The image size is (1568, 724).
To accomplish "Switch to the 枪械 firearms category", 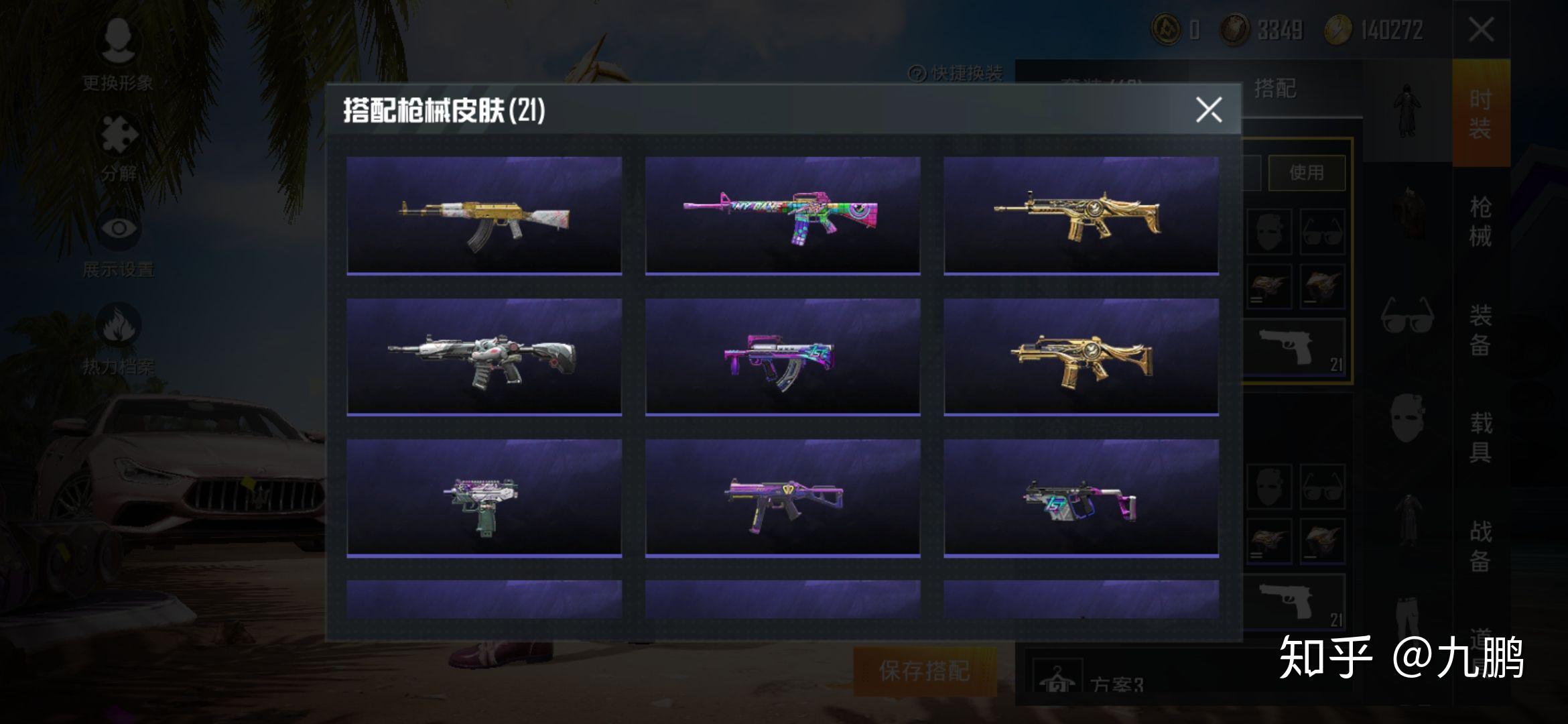I will coord(1480,221).
